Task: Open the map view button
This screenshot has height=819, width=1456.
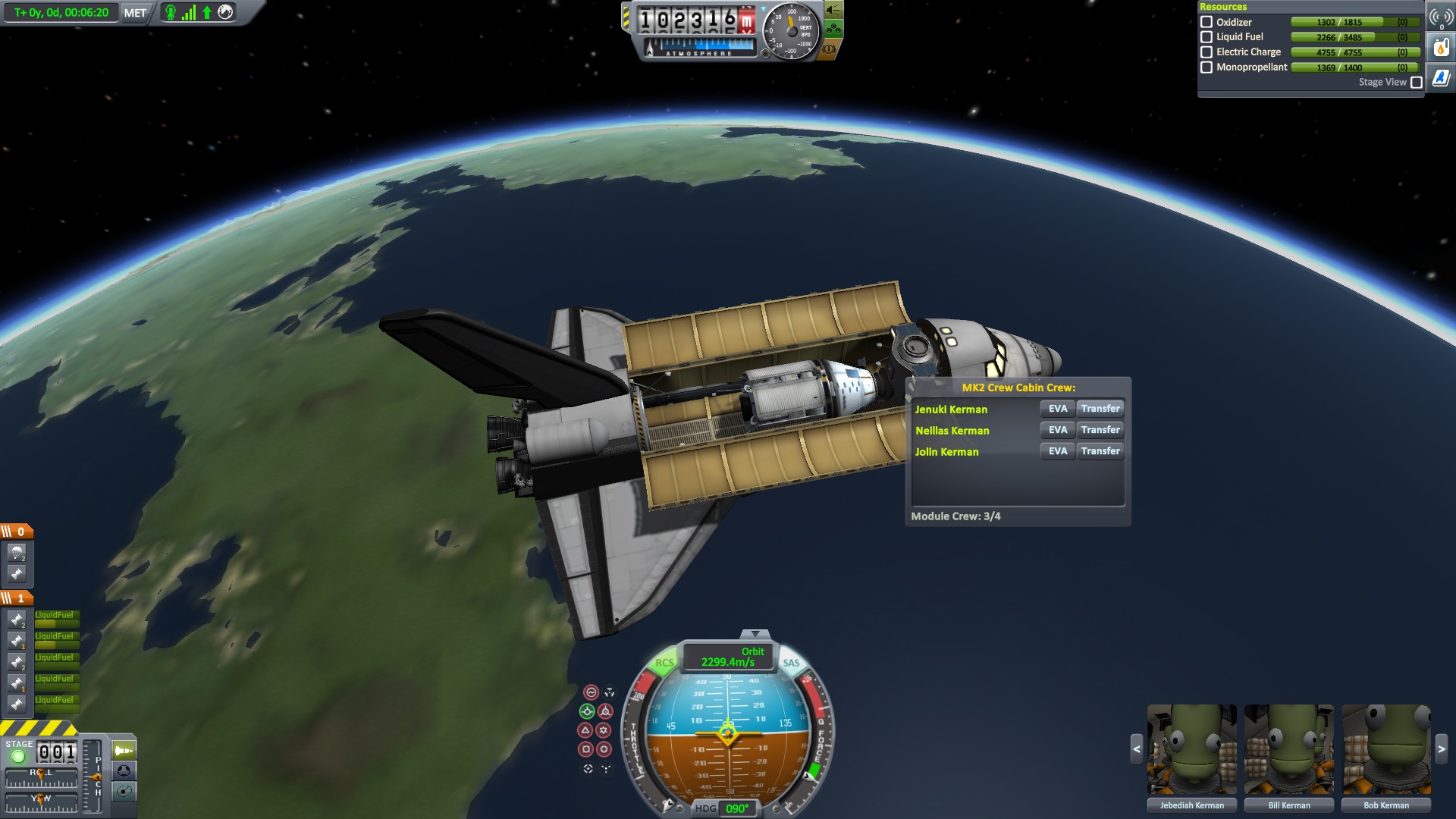Action: (x=124, y=792)
